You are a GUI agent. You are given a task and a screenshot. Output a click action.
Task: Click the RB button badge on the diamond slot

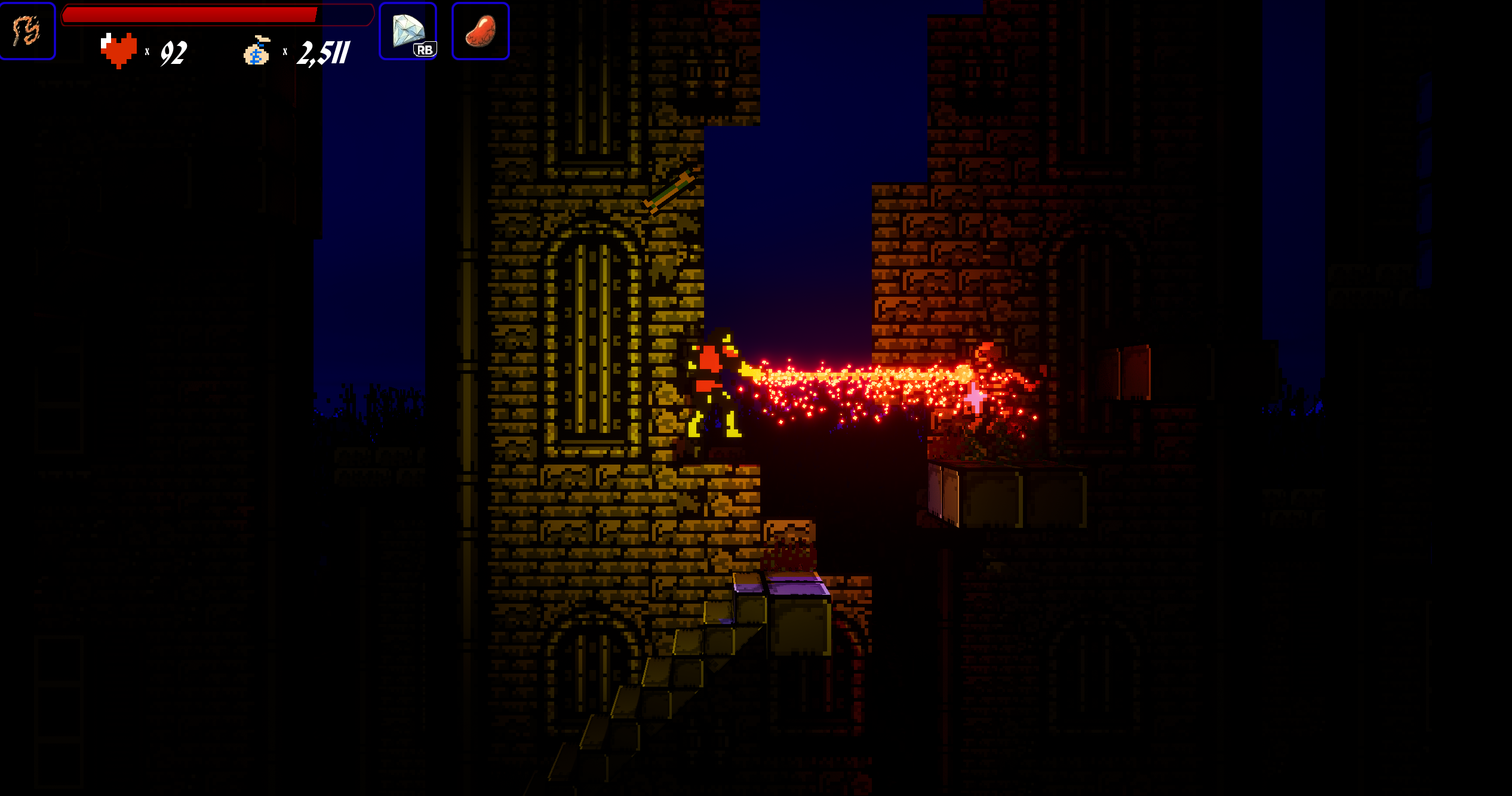pos(425,50)
